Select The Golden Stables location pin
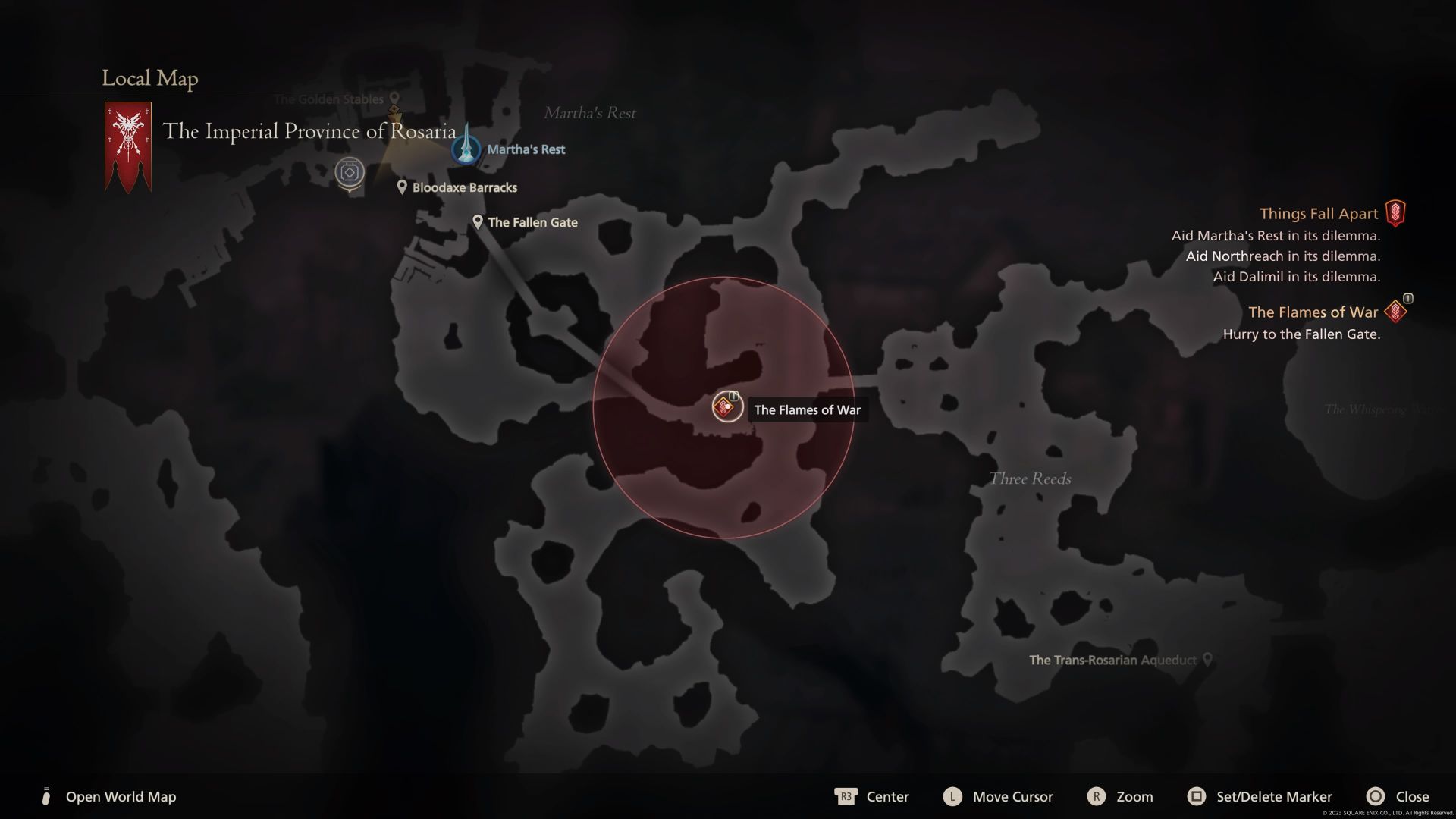The image size is (1456, 819). (394, 99)
